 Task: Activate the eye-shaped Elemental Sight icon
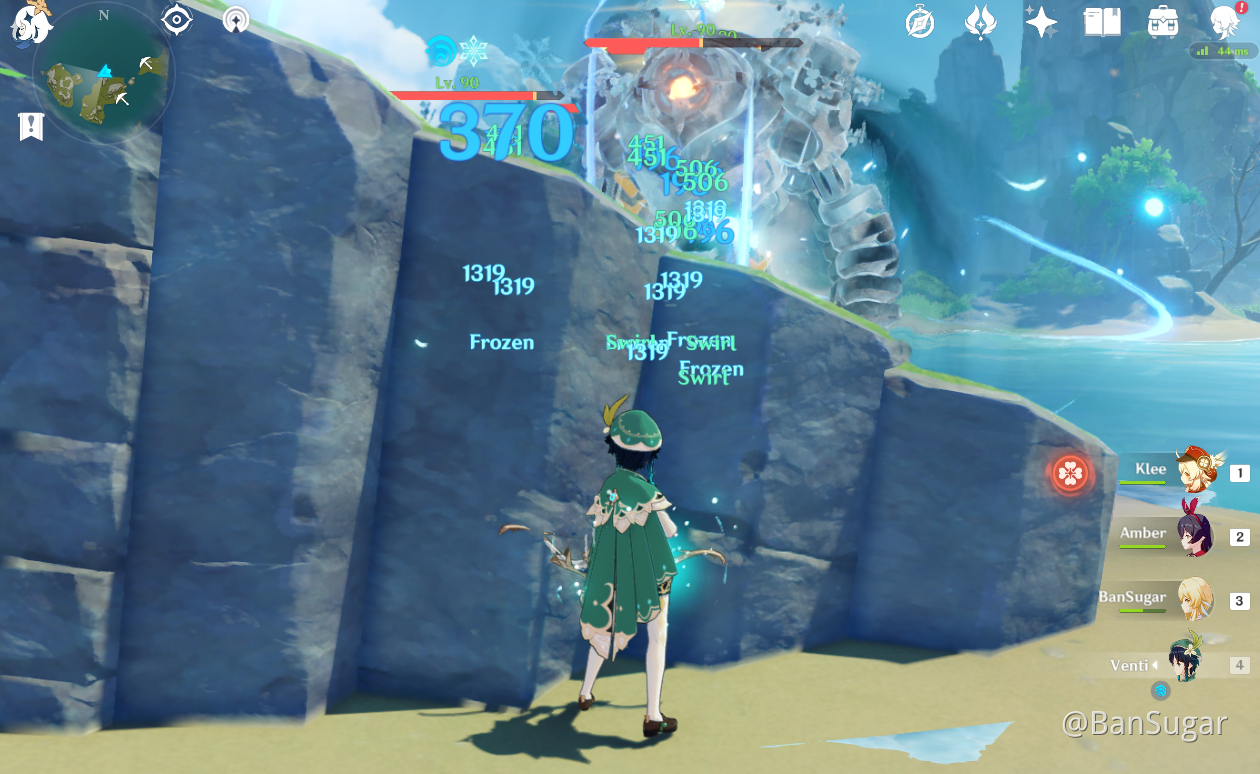177,20
